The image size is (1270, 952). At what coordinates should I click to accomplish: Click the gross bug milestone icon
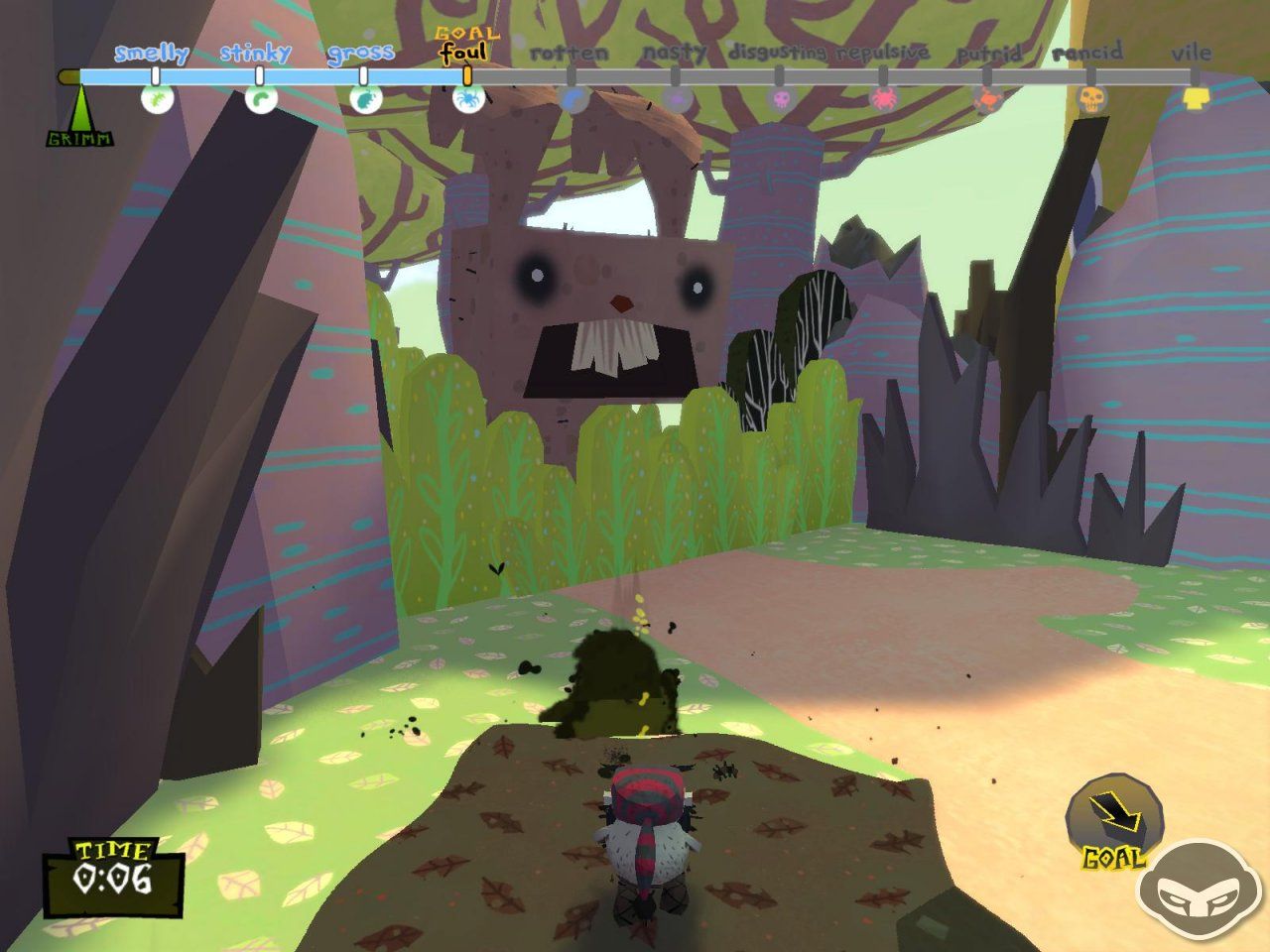(364, 99)
